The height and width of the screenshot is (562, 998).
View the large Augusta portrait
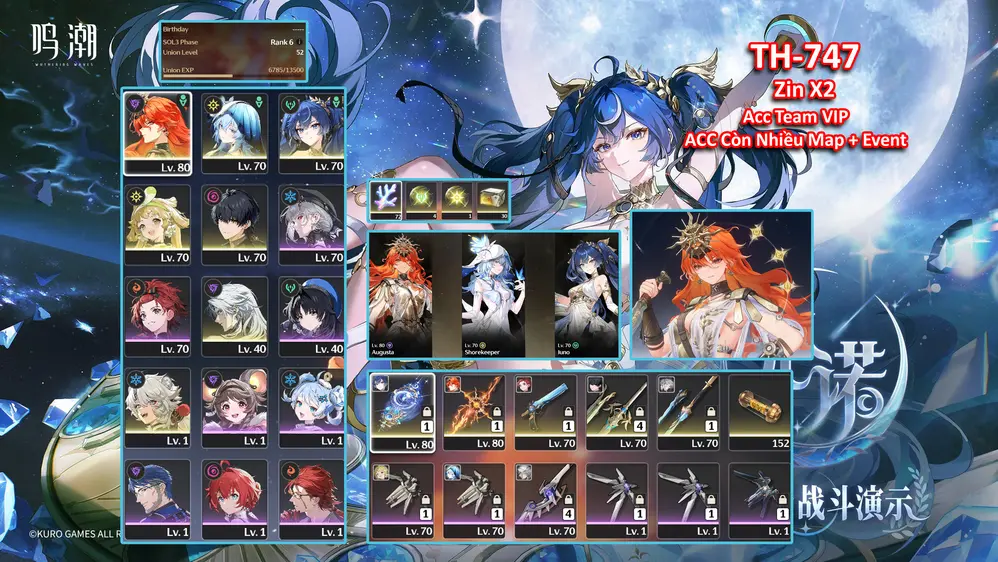pos(721,284)
